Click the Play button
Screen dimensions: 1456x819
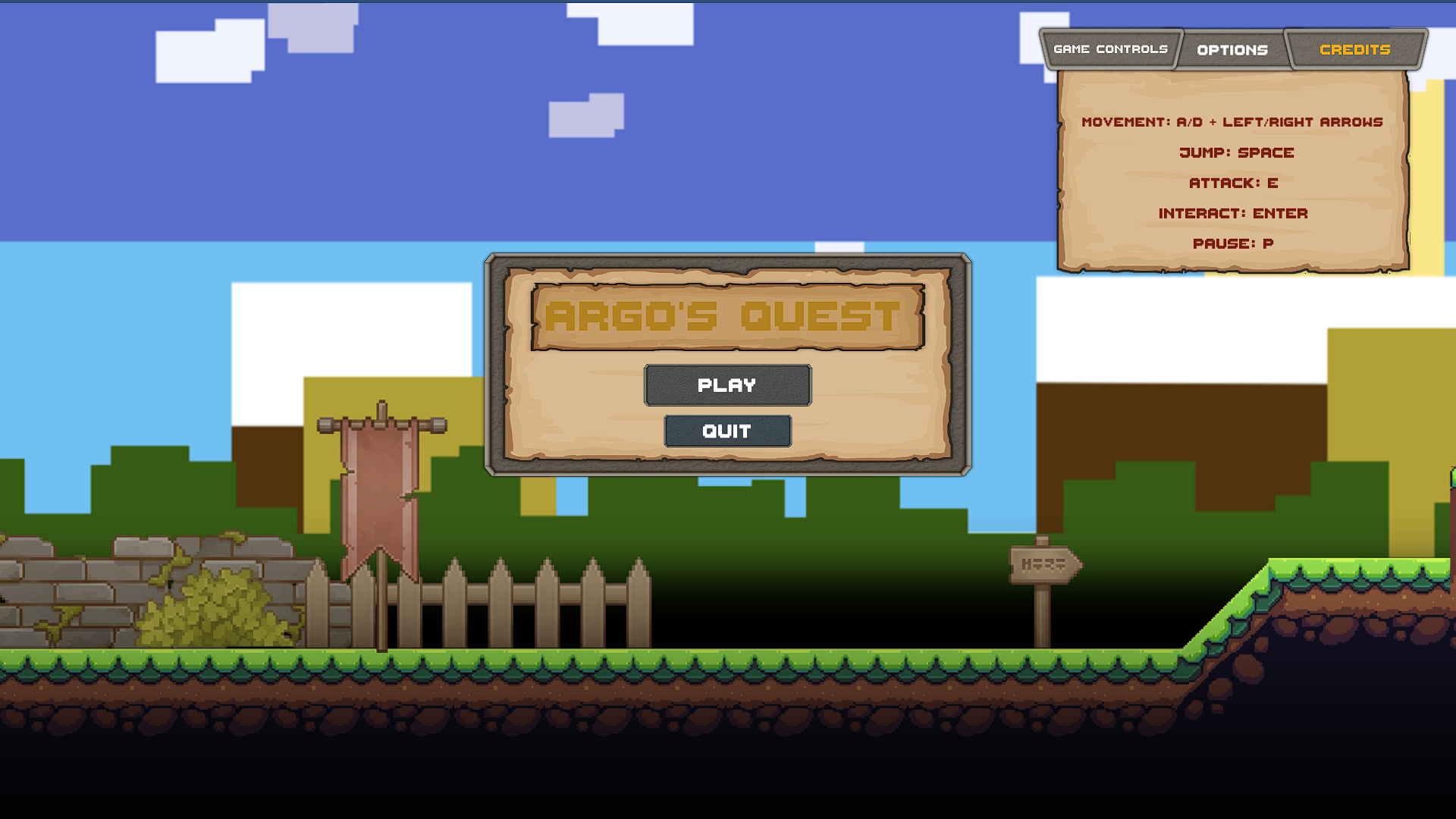click(x=727, y=384)
